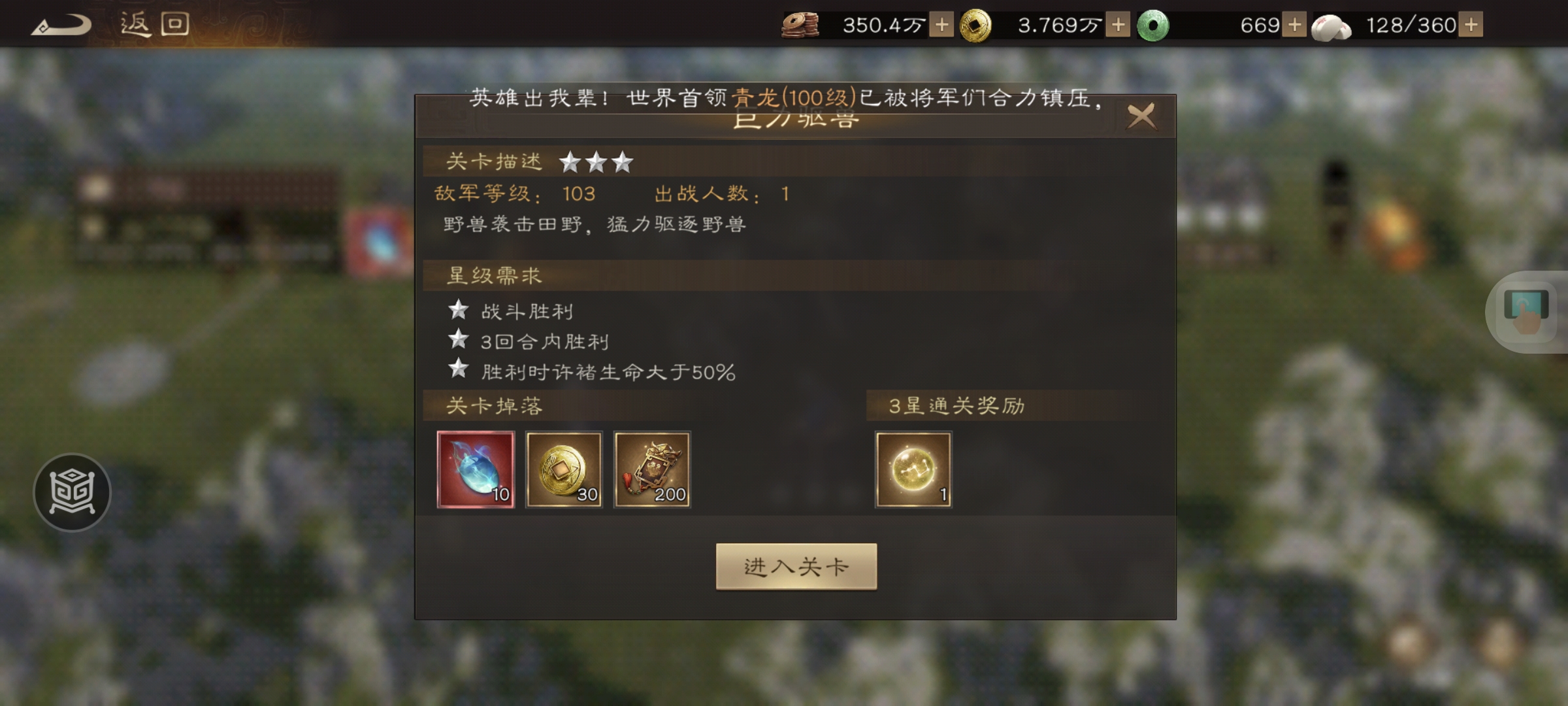Image resolution: width=1568 pixels, height=706 pixels.
Task: Add copper coins with its plus button
Action: pyautogui.click(x=941, y=25)
